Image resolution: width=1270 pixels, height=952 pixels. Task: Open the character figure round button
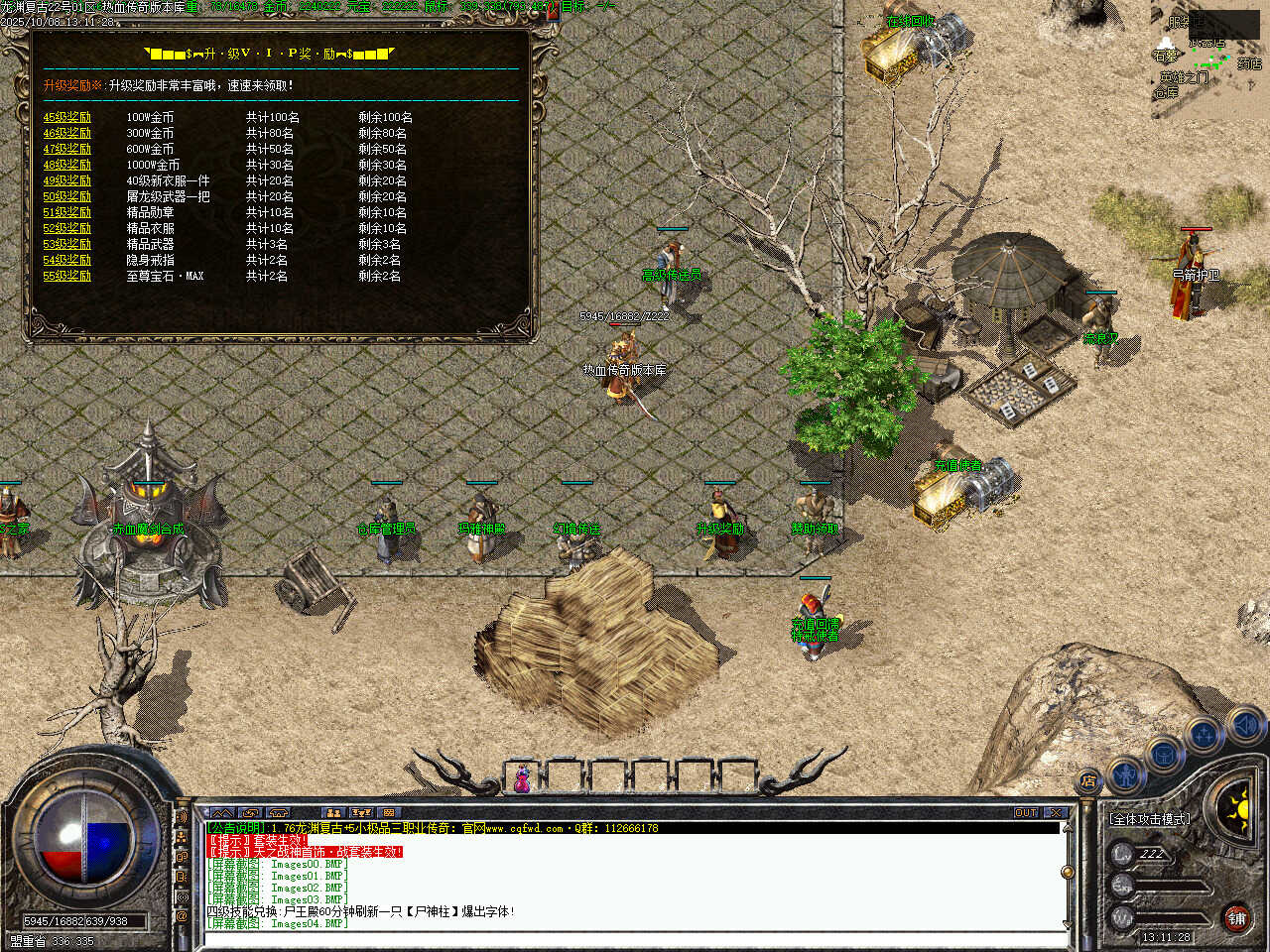1125,773
